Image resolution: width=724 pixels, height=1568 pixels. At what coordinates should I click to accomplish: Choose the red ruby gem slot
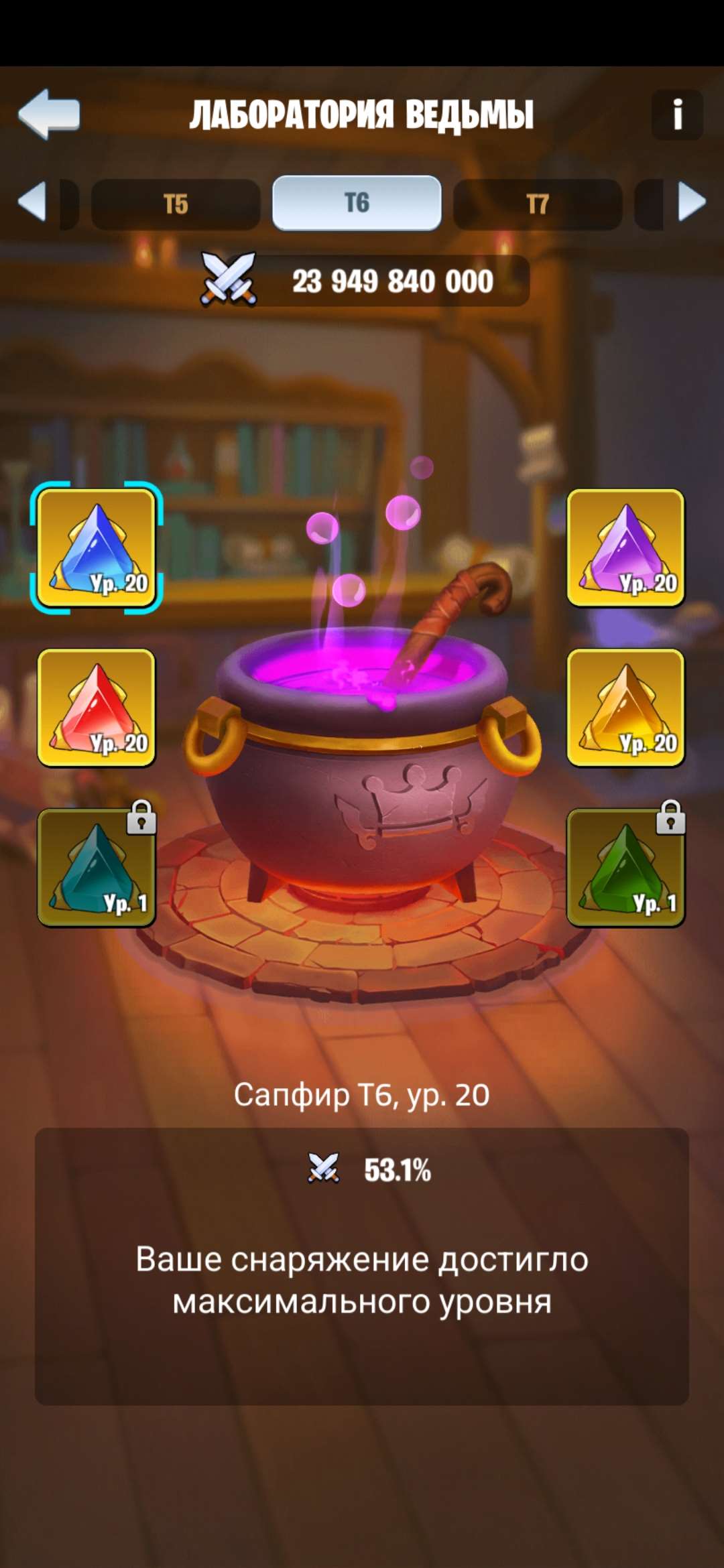(x=97, y=708)
